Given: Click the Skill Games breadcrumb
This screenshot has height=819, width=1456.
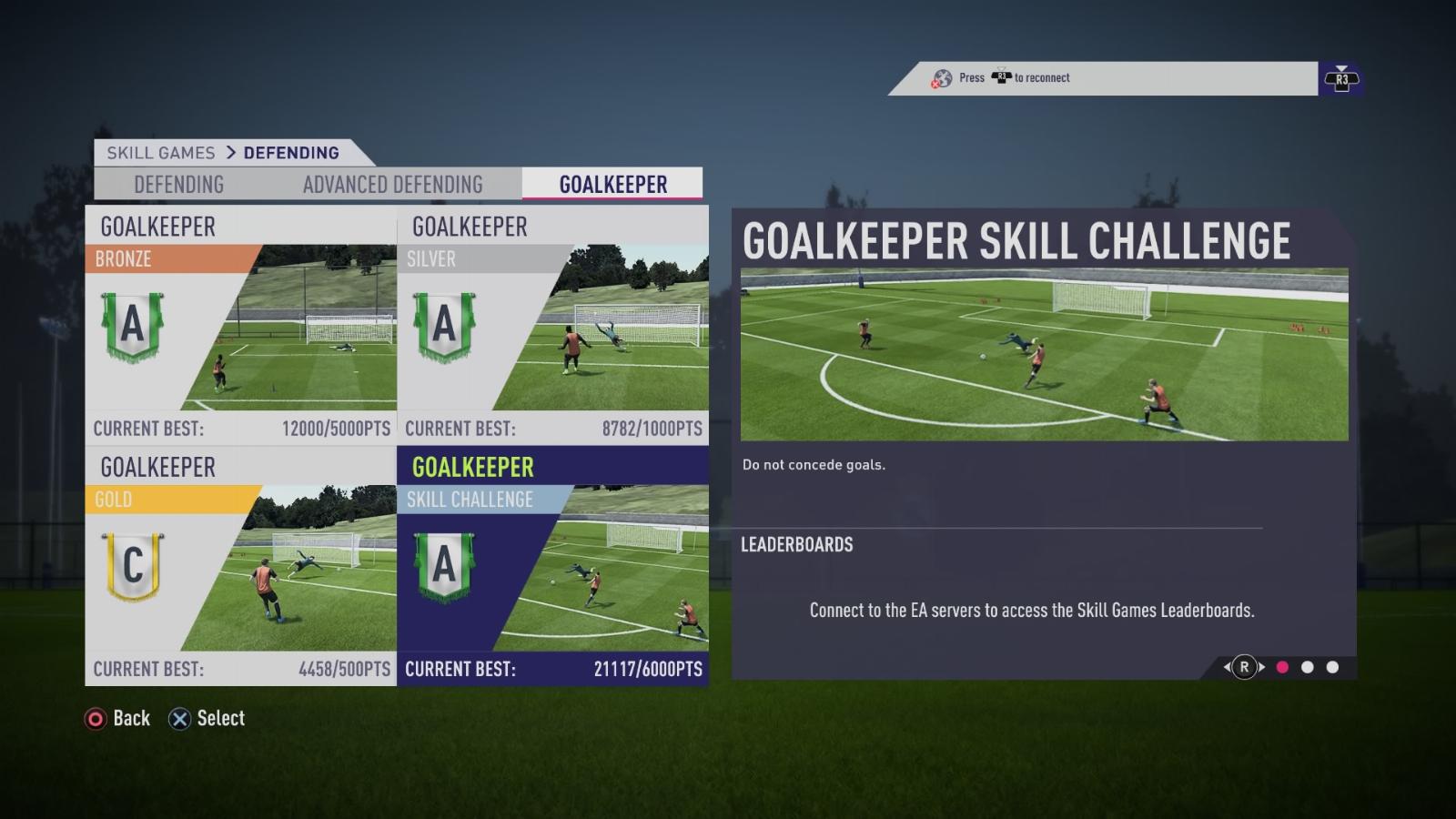Looking at the screenshot, I should click(x=161, y=153).
